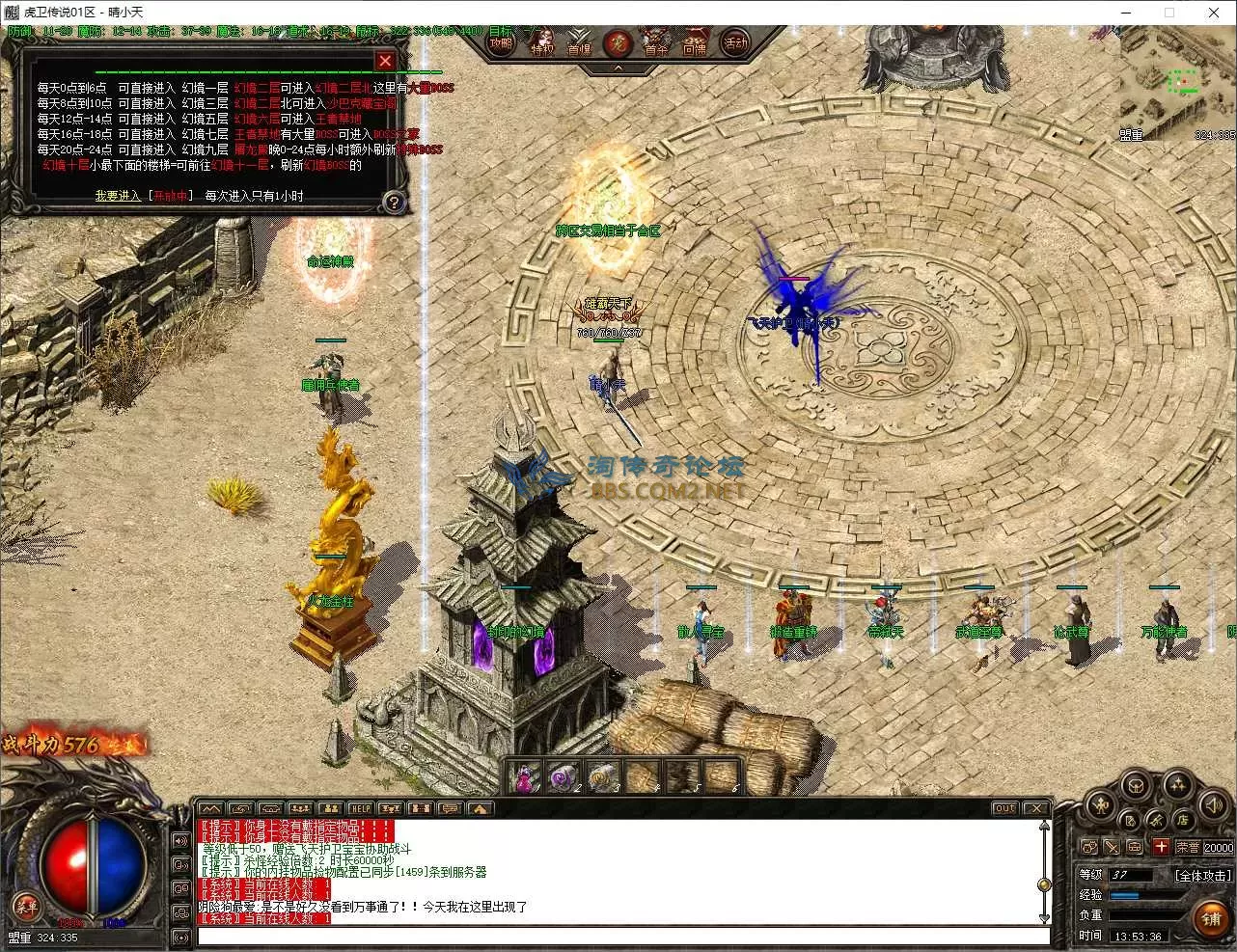Open the 攻略 guide button
This screenshot has height=952, width=1237.
(x=500, y=43)
